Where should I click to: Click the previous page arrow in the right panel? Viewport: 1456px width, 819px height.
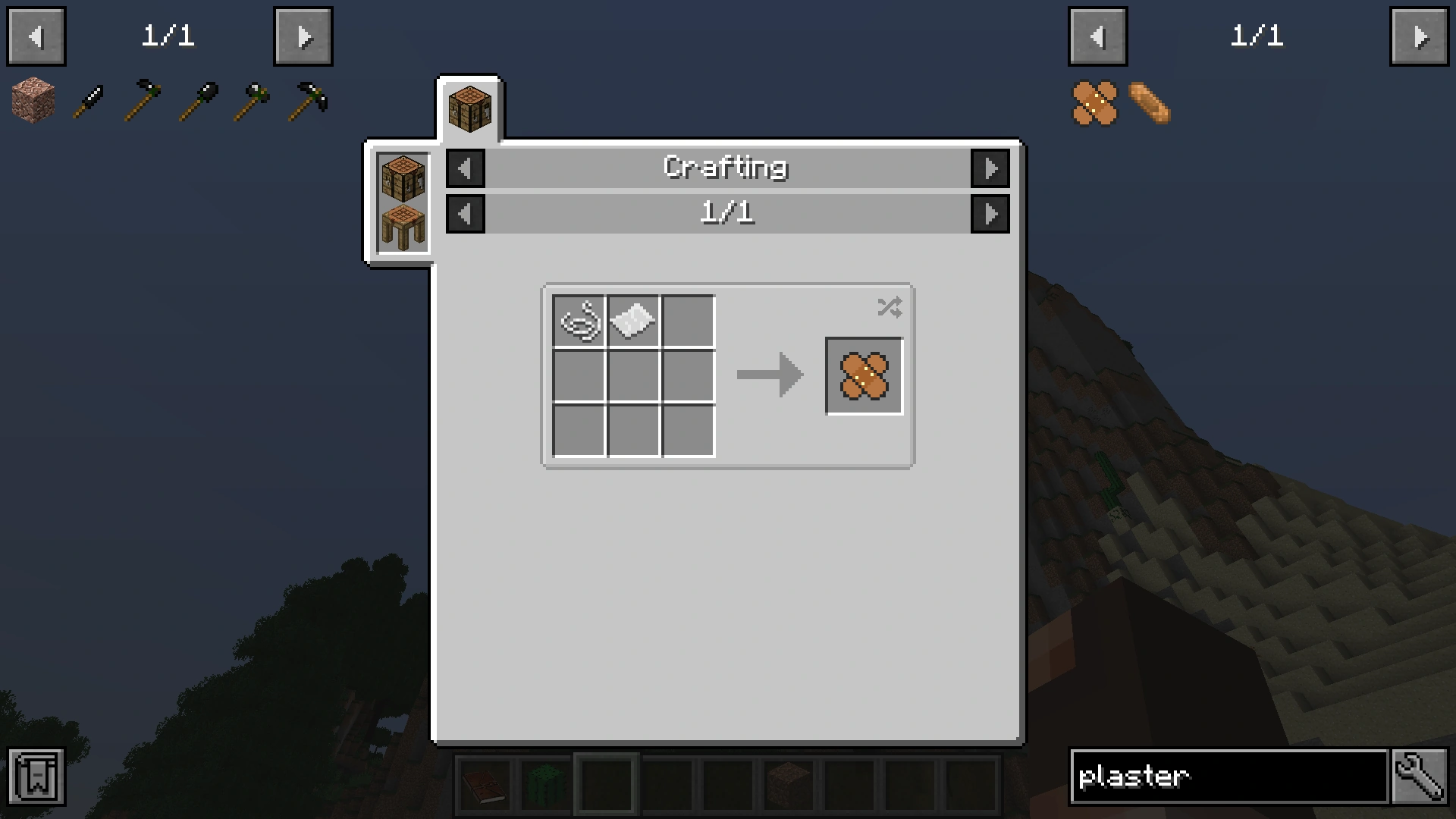click(x=1097, y=36)
